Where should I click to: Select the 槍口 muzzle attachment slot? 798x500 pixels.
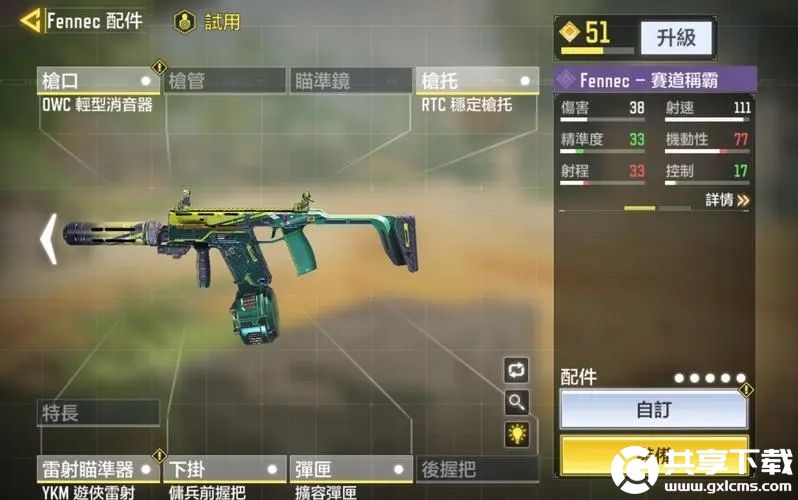98,80
